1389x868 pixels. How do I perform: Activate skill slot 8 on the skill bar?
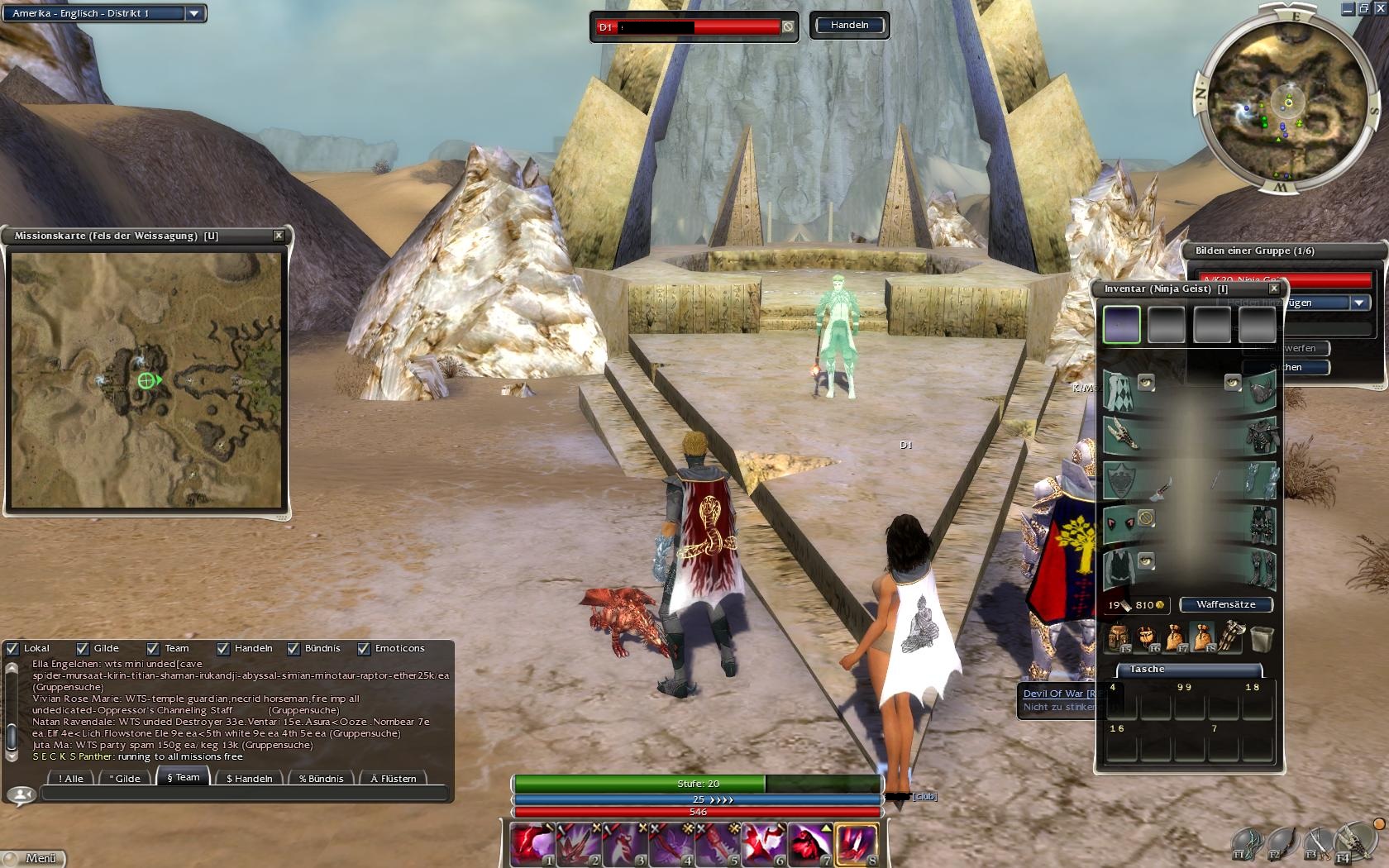click(x=857, y=844)
